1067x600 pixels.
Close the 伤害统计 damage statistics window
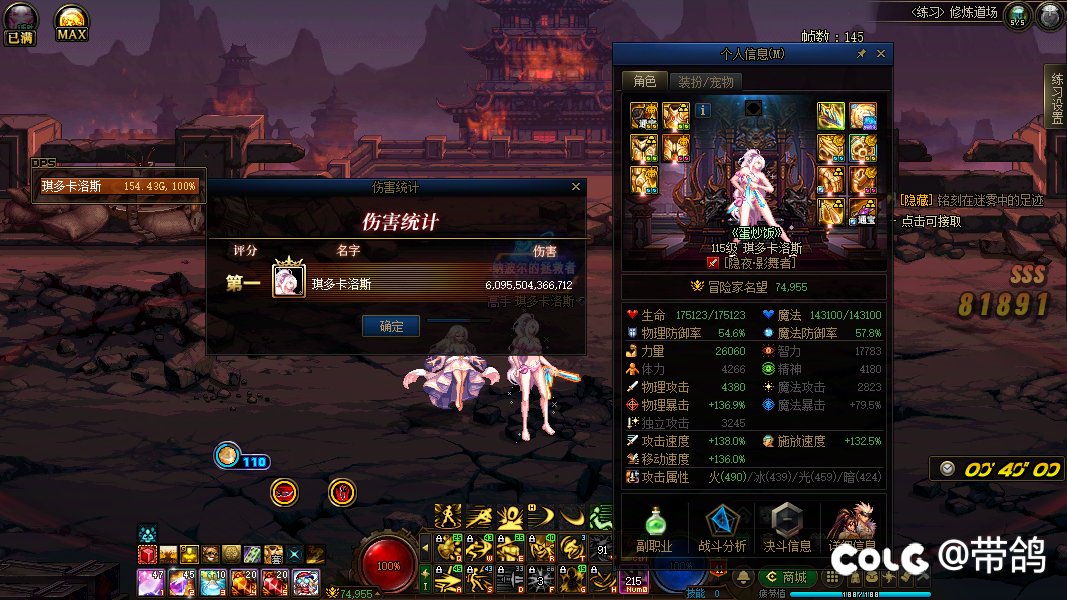[x=575, y=186]
